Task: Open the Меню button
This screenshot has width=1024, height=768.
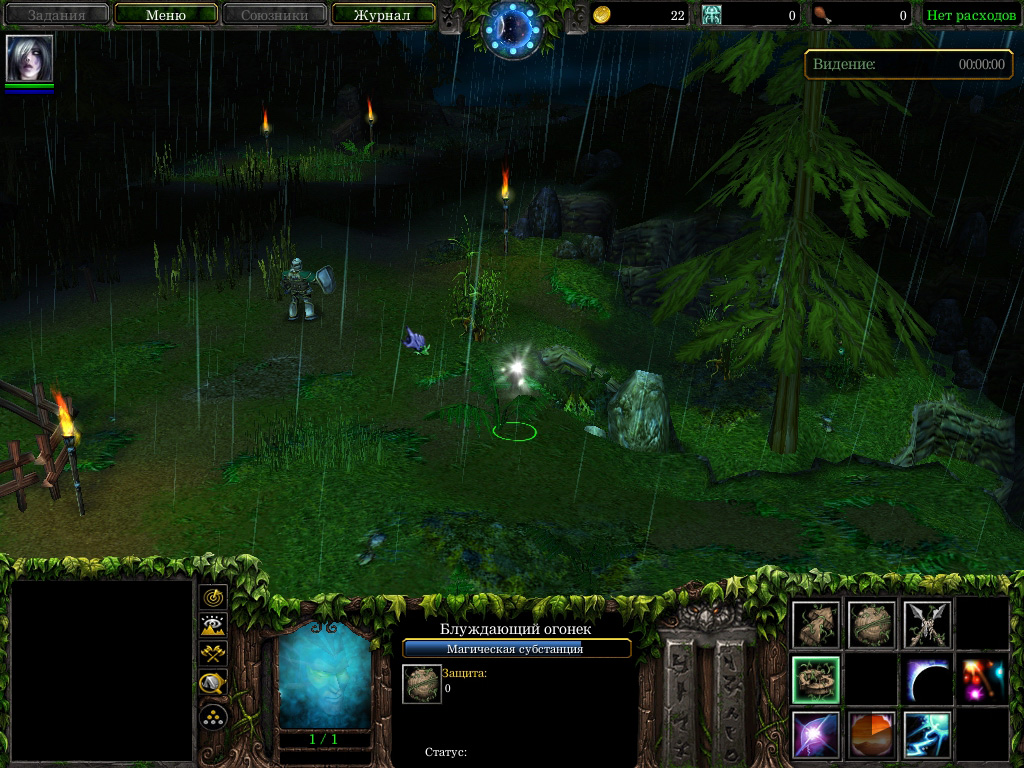Action: pyautogui.click(x=166, y=15)
